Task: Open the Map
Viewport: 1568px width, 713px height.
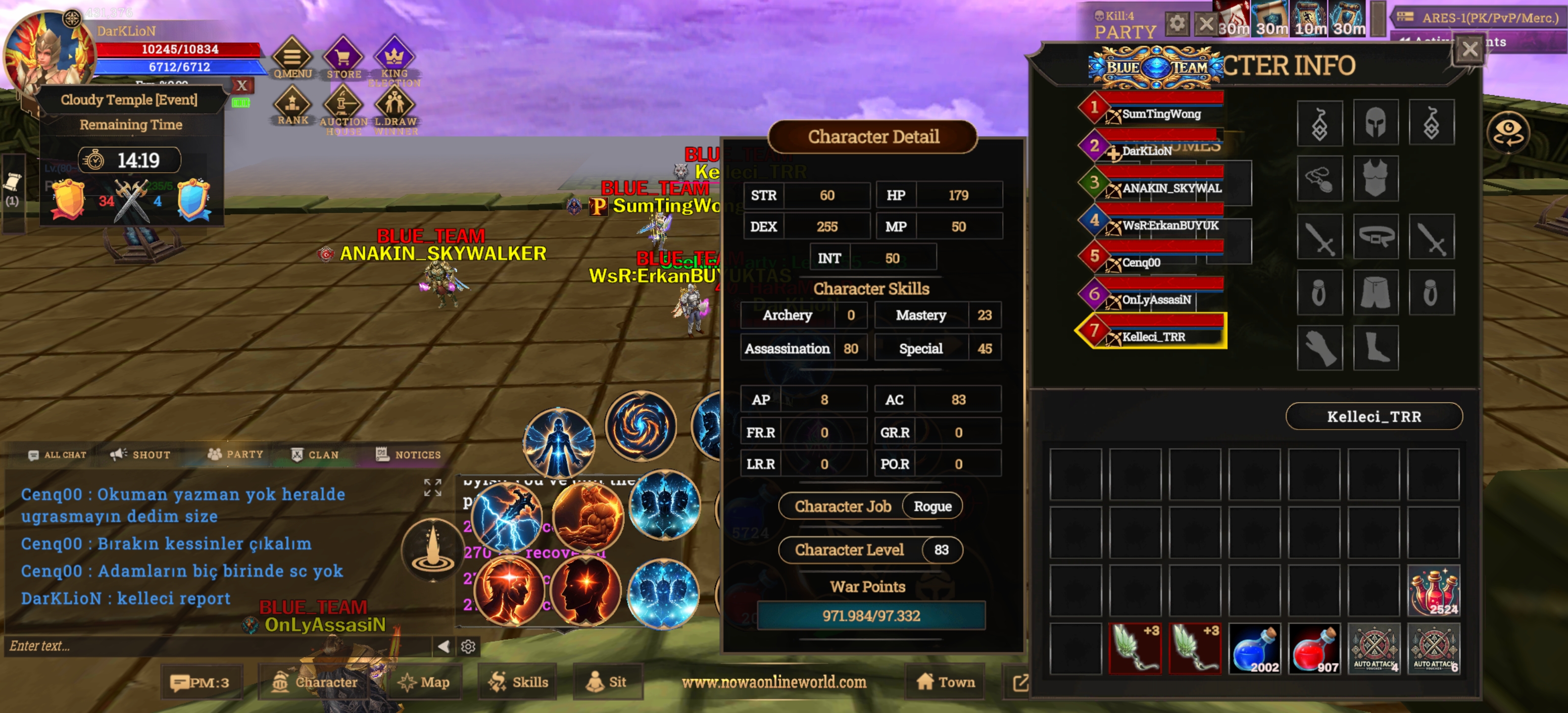Action: click(424, 682)
